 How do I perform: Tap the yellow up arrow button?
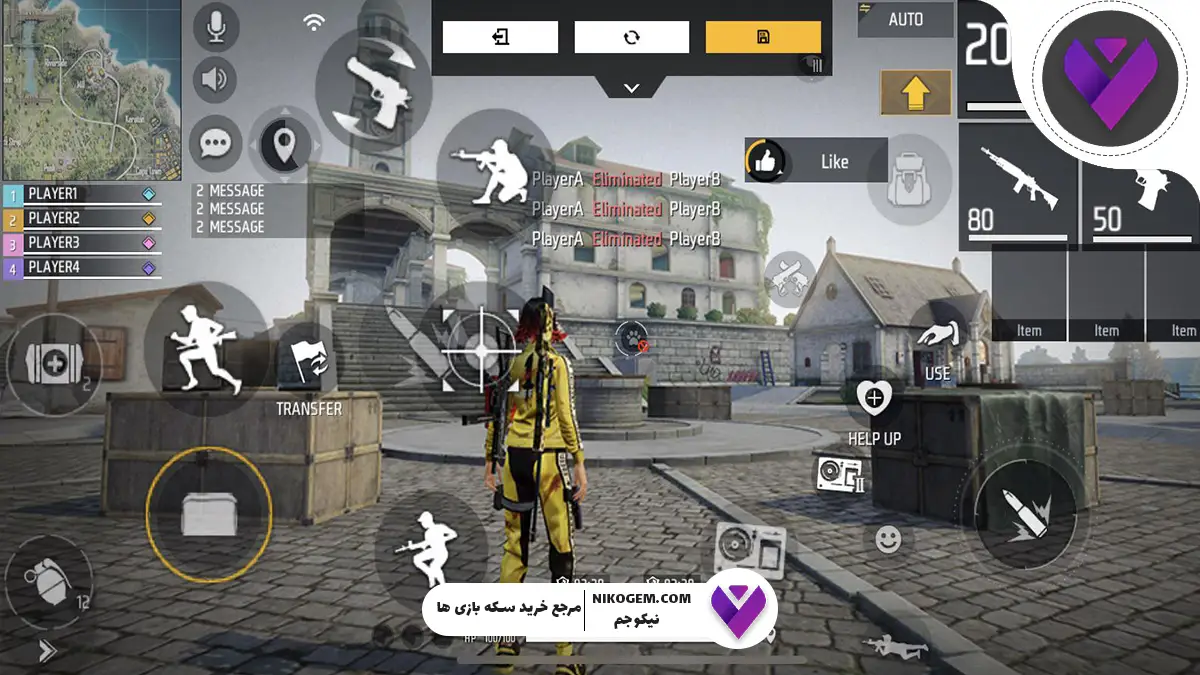coord(915,93)
